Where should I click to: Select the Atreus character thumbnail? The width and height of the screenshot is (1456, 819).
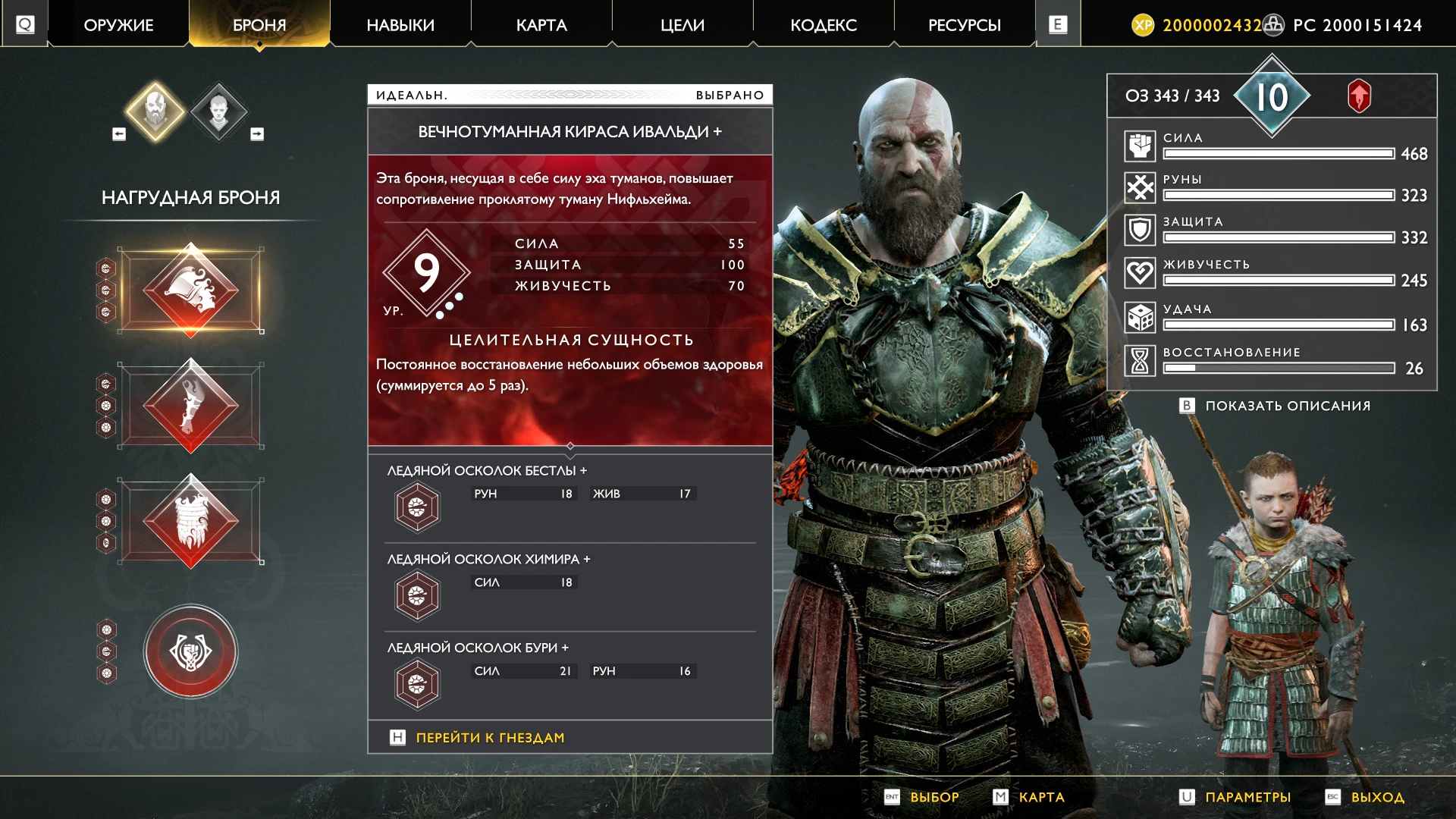[x=219, y=112]
